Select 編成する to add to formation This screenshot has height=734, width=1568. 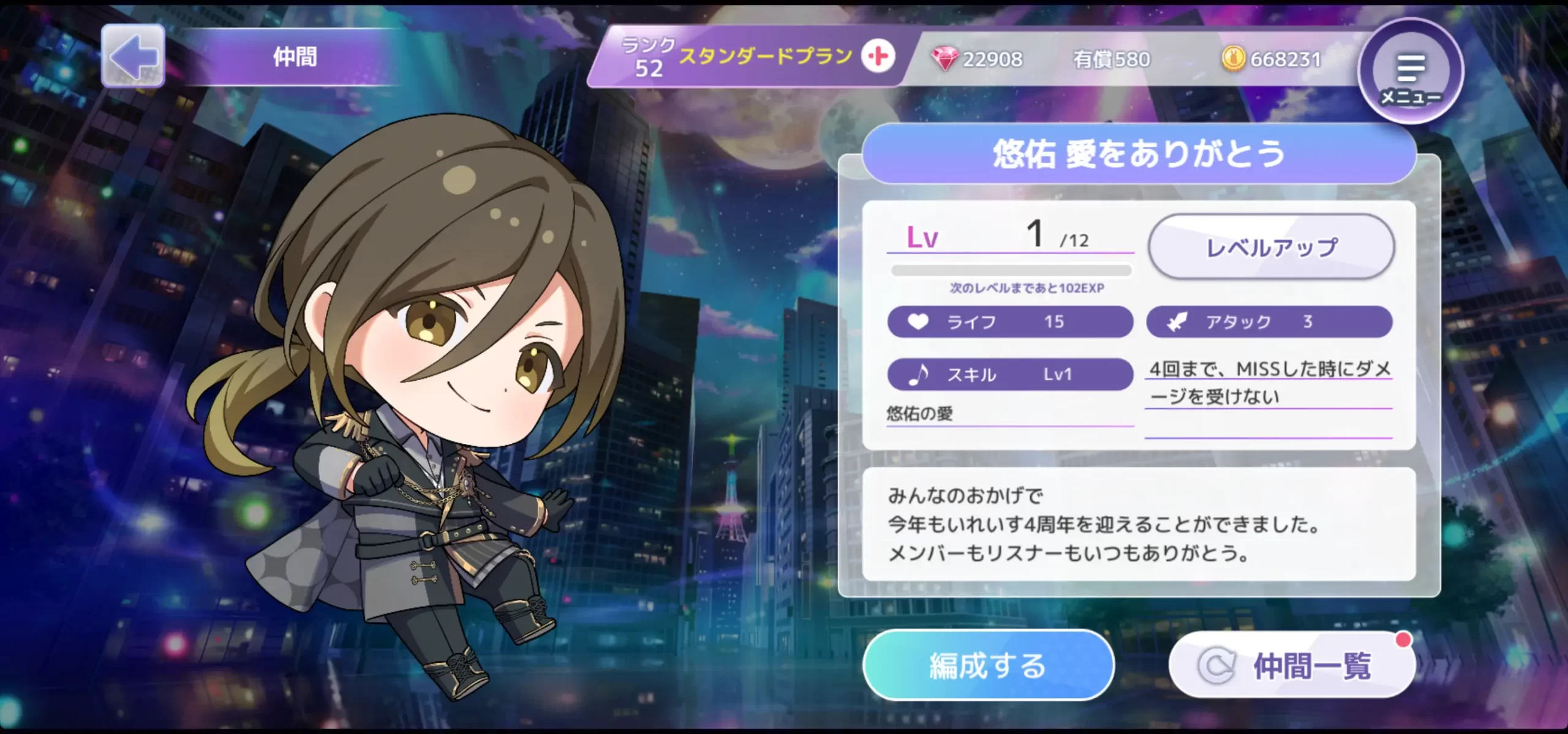pyautogui.click(x=987, y=665)
